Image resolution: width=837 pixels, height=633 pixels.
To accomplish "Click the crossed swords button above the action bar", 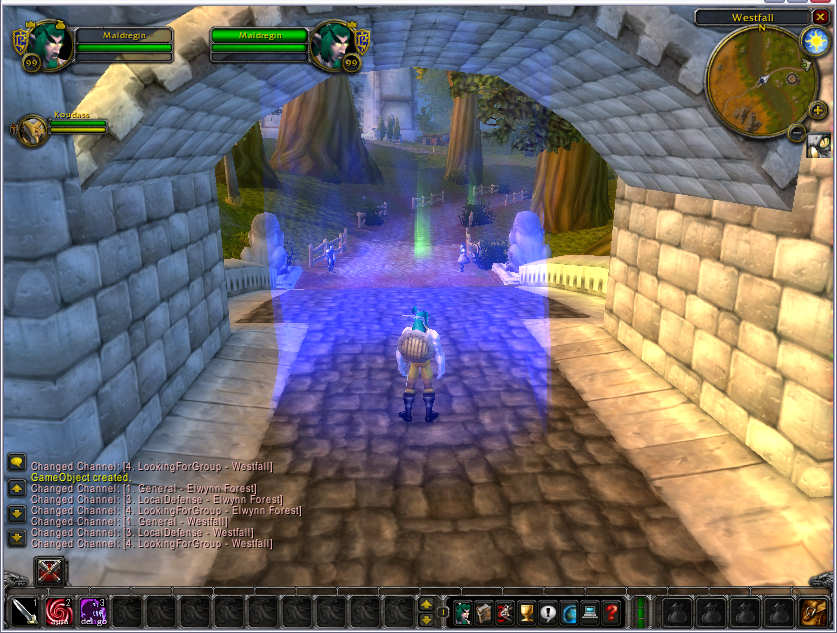I will pos(51,572).
